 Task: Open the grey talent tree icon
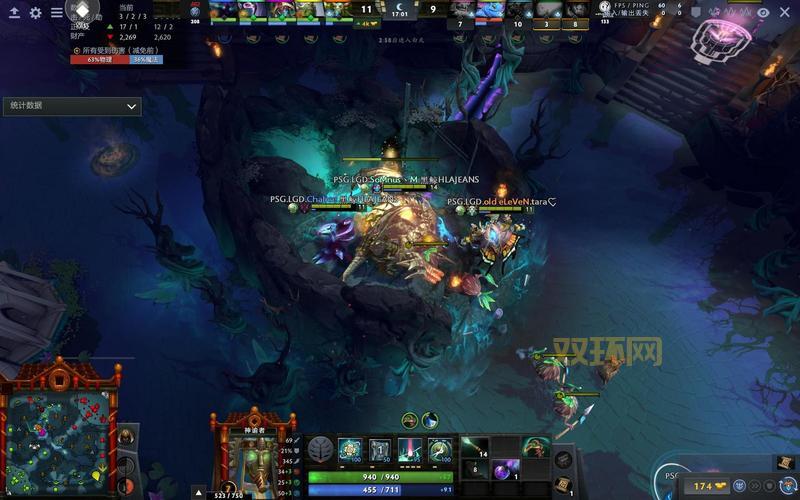pos(320,450)
